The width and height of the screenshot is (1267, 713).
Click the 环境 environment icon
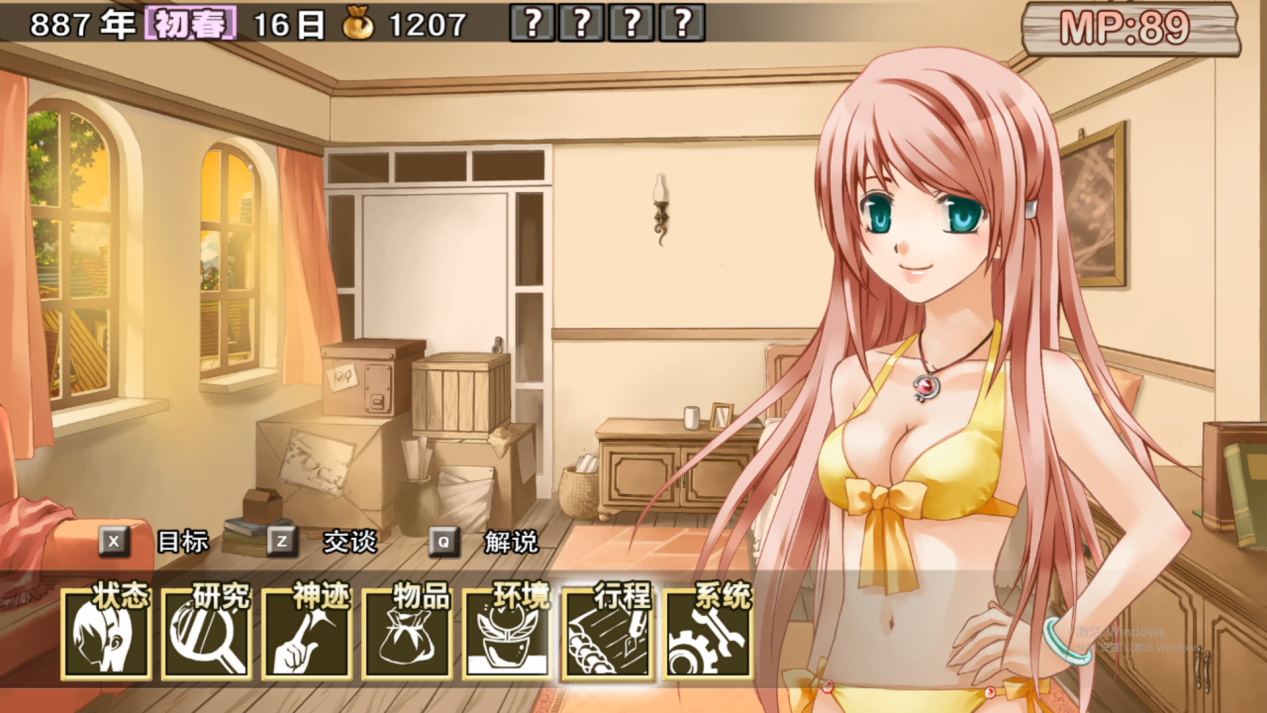pos(508,633)
